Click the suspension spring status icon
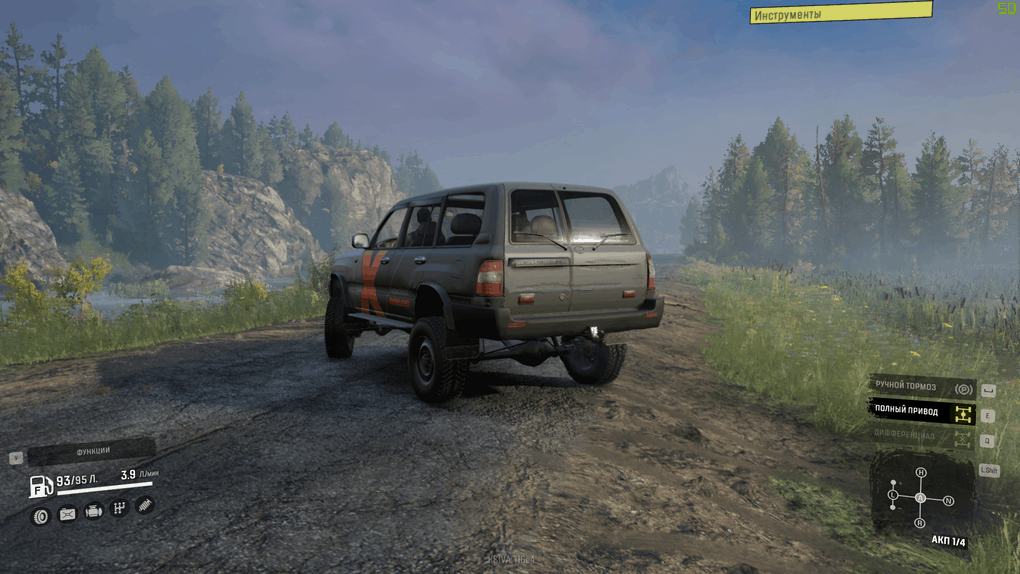The image size is (1020, 574). 144,506
